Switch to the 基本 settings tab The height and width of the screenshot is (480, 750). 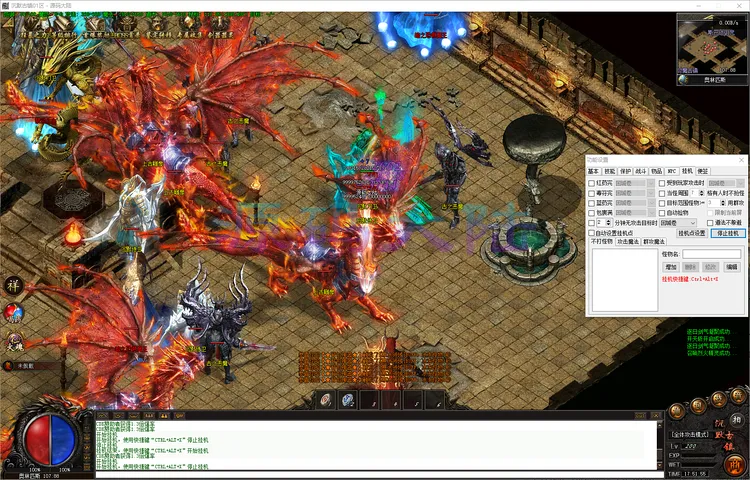pyautogui.click(x=593, y=171)
